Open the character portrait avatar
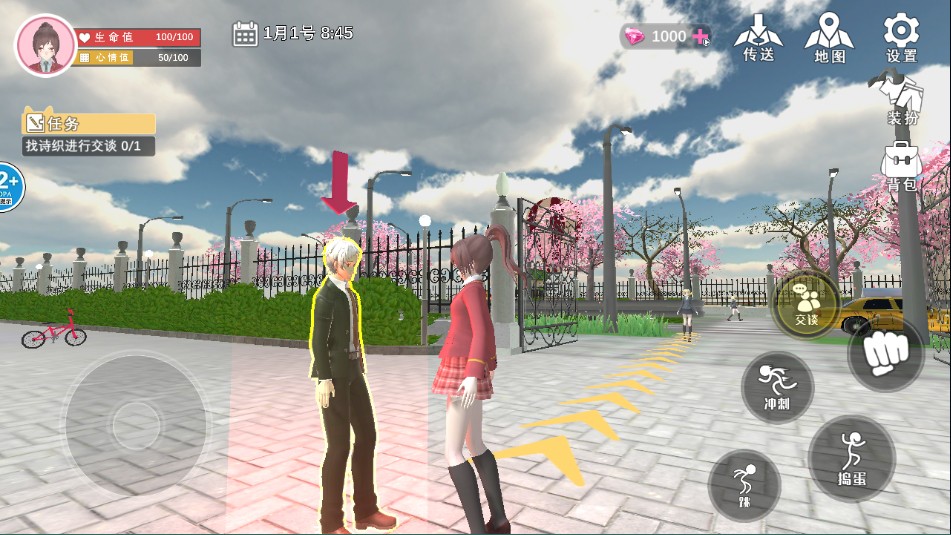This screenshot has height=535, width=951. click(x=45, y=45)
